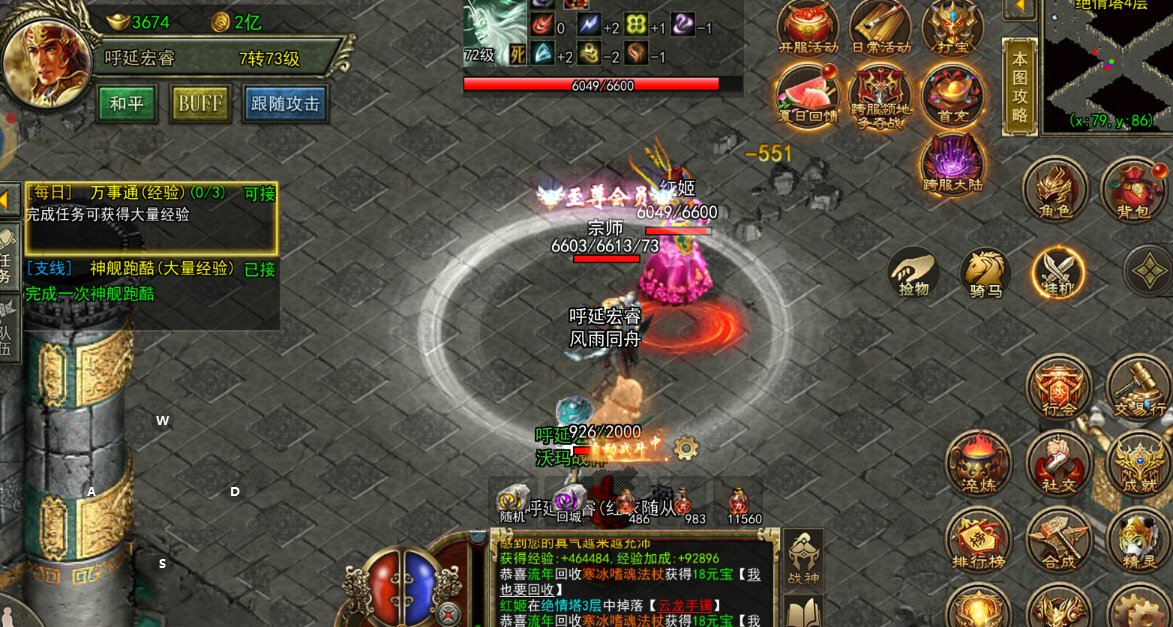Activate the 捡物 pick-up button

click(x=914, y=273)
